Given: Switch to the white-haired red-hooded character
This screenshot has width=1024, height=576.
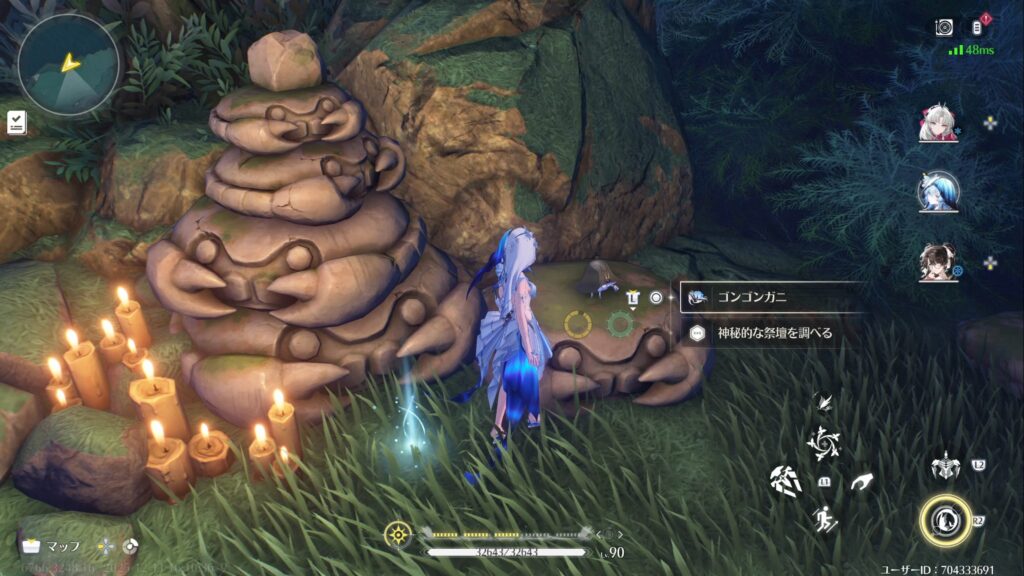Looking at the screenshot, I should (x=938, y=123).
